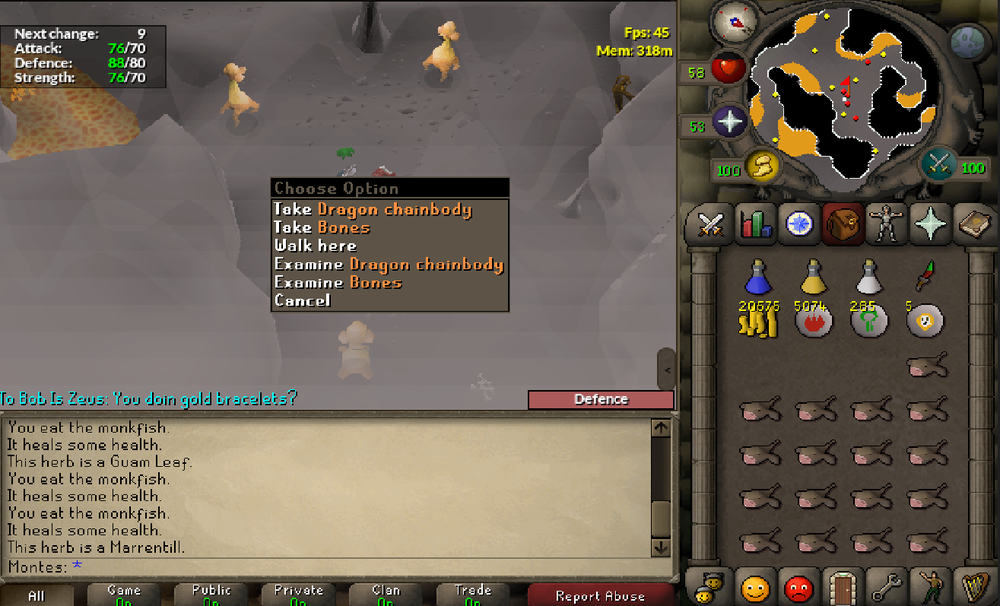The image size is (1000, 606).
Task: Select Walk here in the options menu
Action: pos(315,246)
